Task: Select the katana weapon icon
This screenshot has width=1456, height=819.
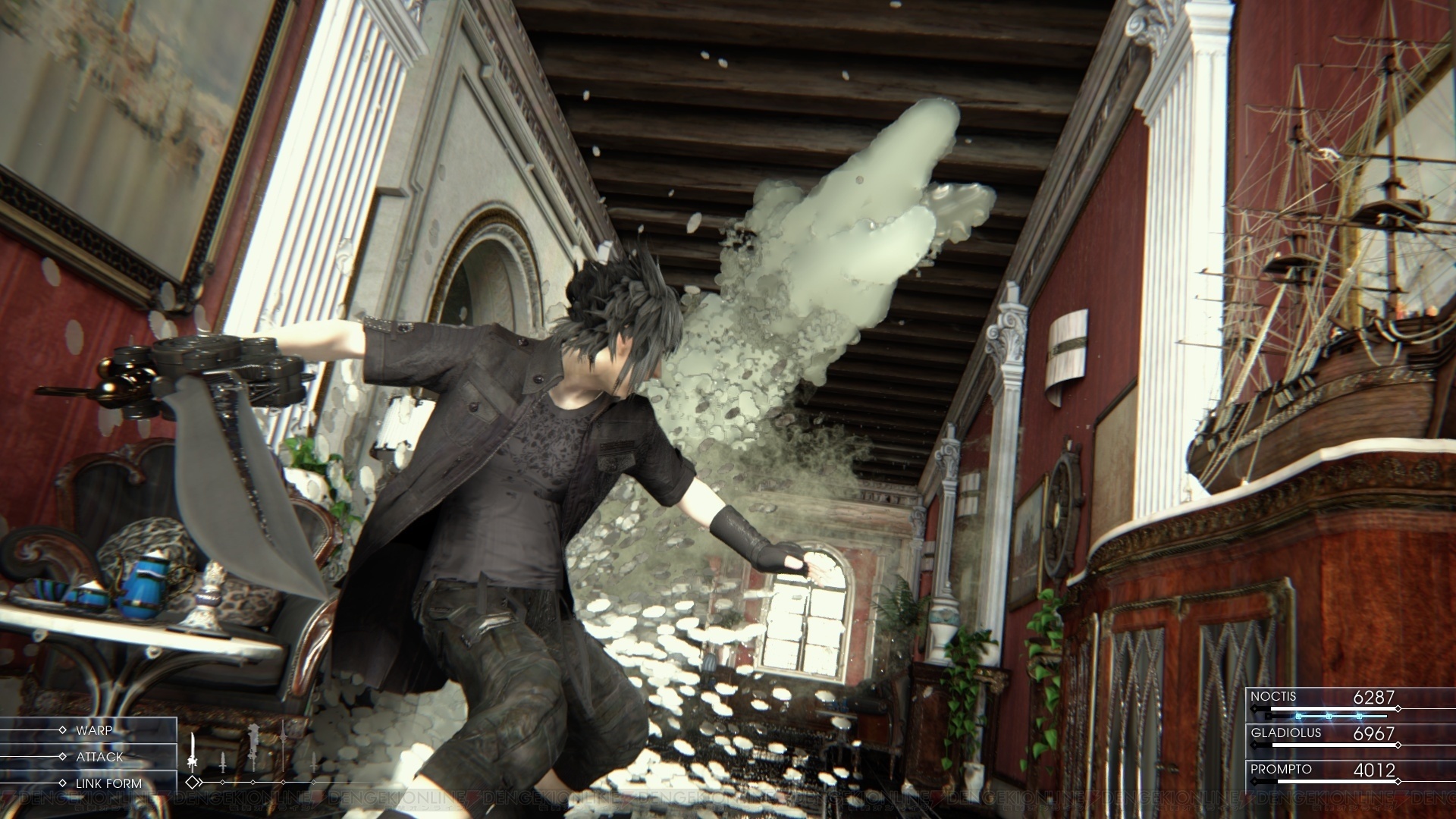Action: click(192, 750)
